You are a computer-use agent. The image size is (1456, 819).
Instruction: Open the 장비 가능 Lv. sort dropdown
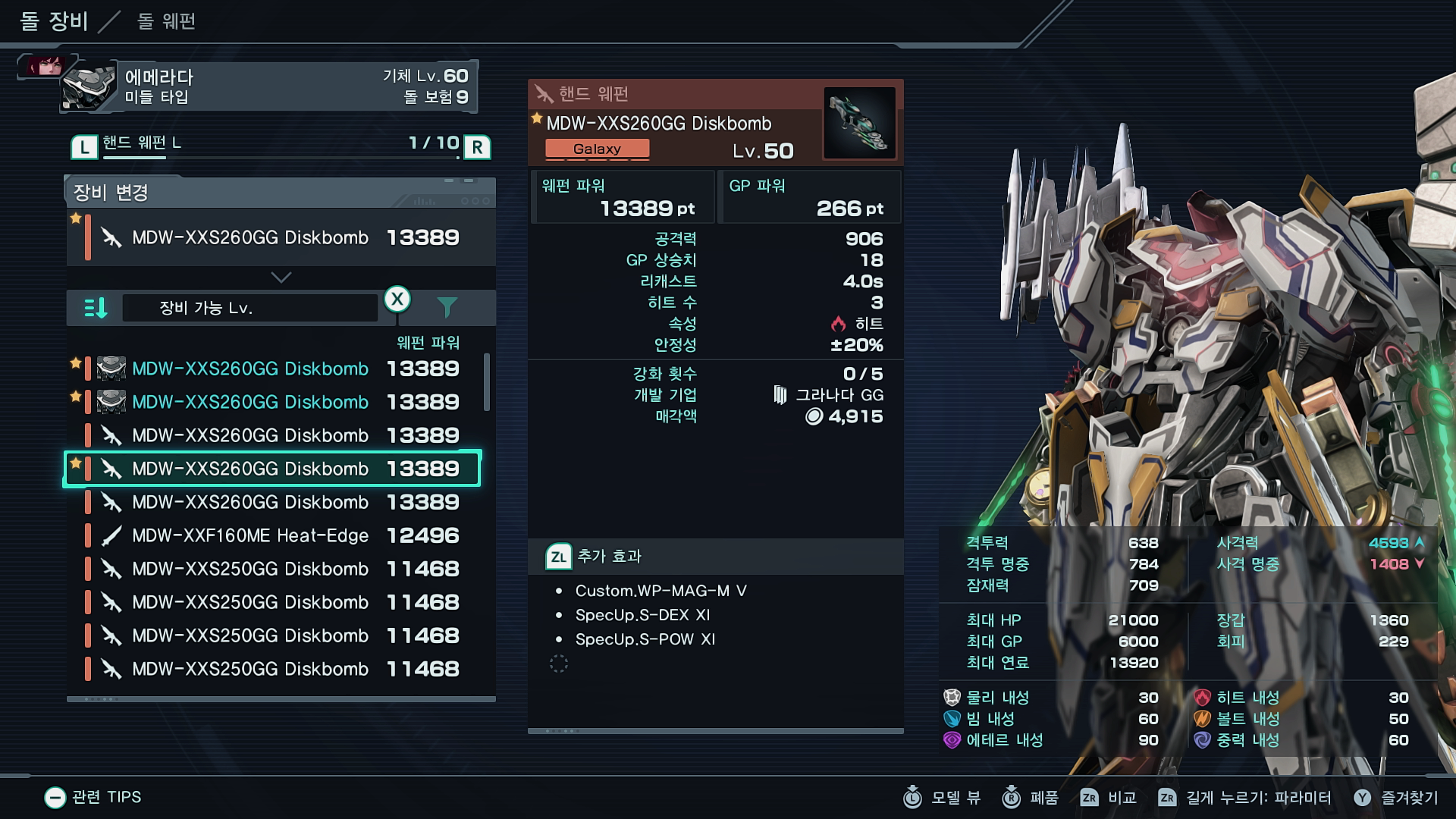coord(249,308)
